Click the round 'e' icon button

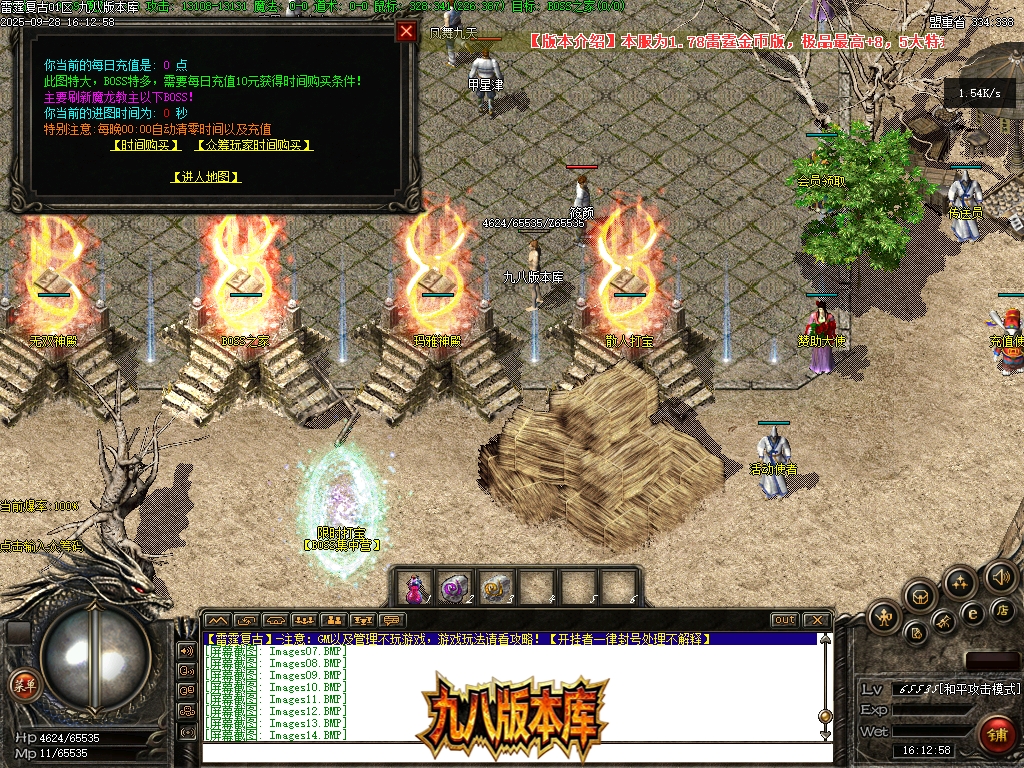click(x=971, y=613)
